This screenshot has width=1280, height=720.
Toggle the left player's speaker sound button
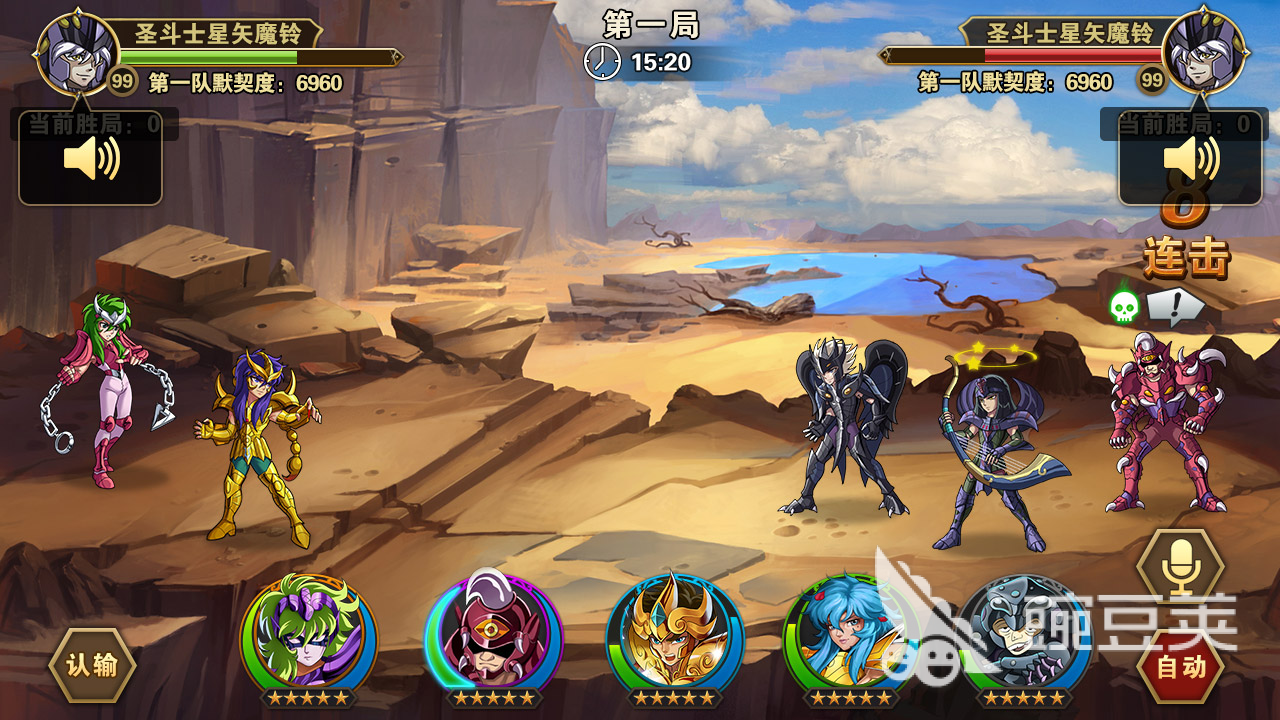[90, 160]
